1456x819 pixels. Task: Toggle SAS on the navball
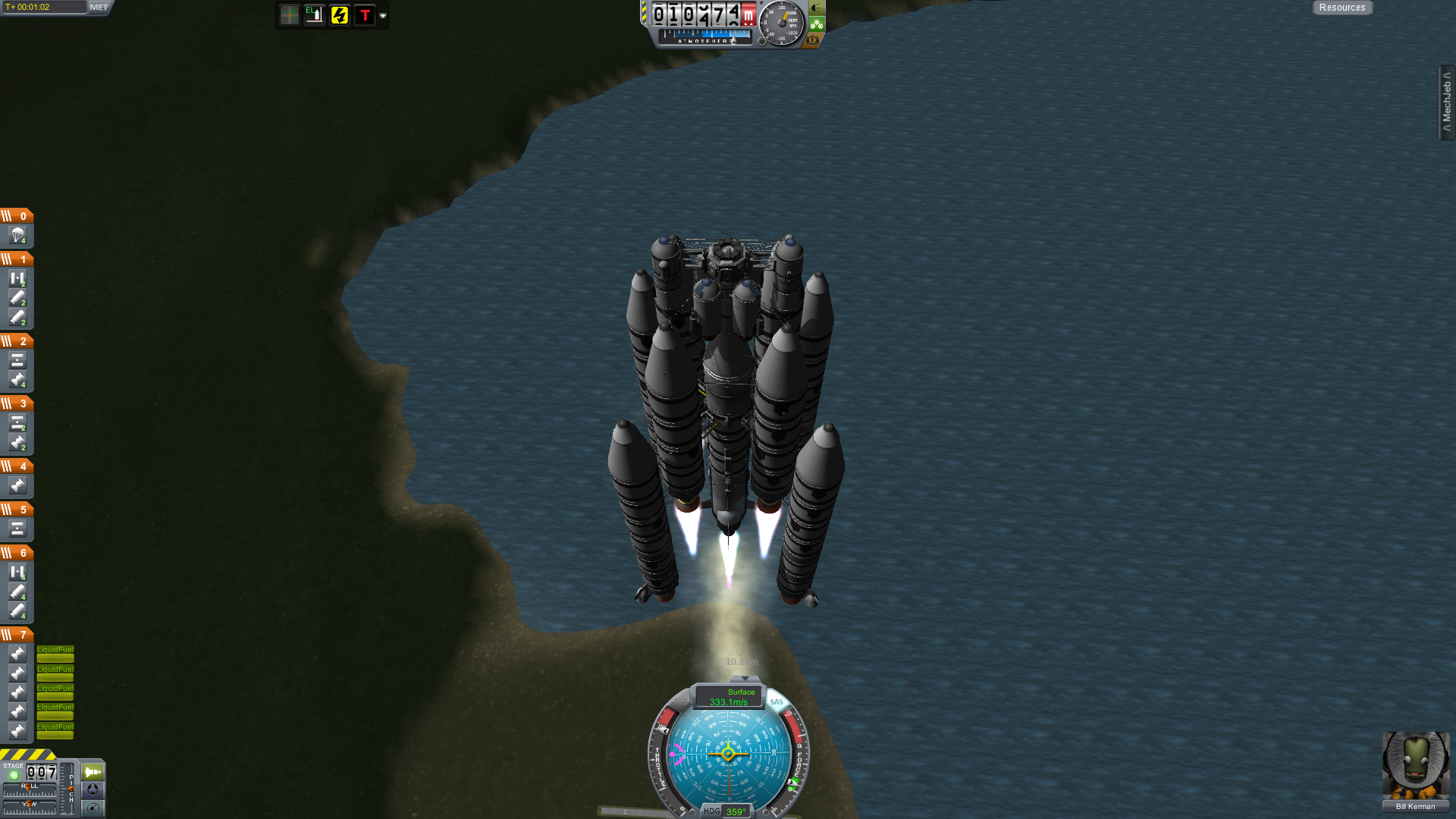click(x=777, y=702)
